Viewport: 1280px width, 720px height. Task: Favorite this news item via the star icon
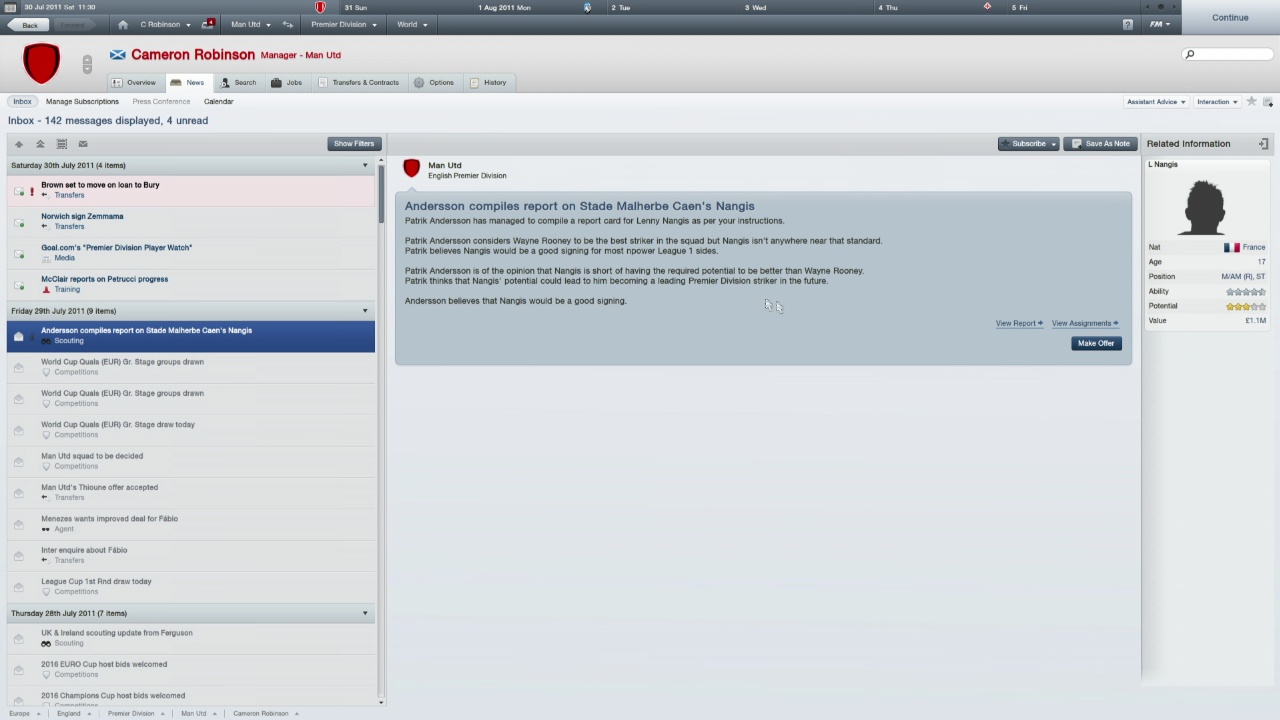(x=1251, y=100)
